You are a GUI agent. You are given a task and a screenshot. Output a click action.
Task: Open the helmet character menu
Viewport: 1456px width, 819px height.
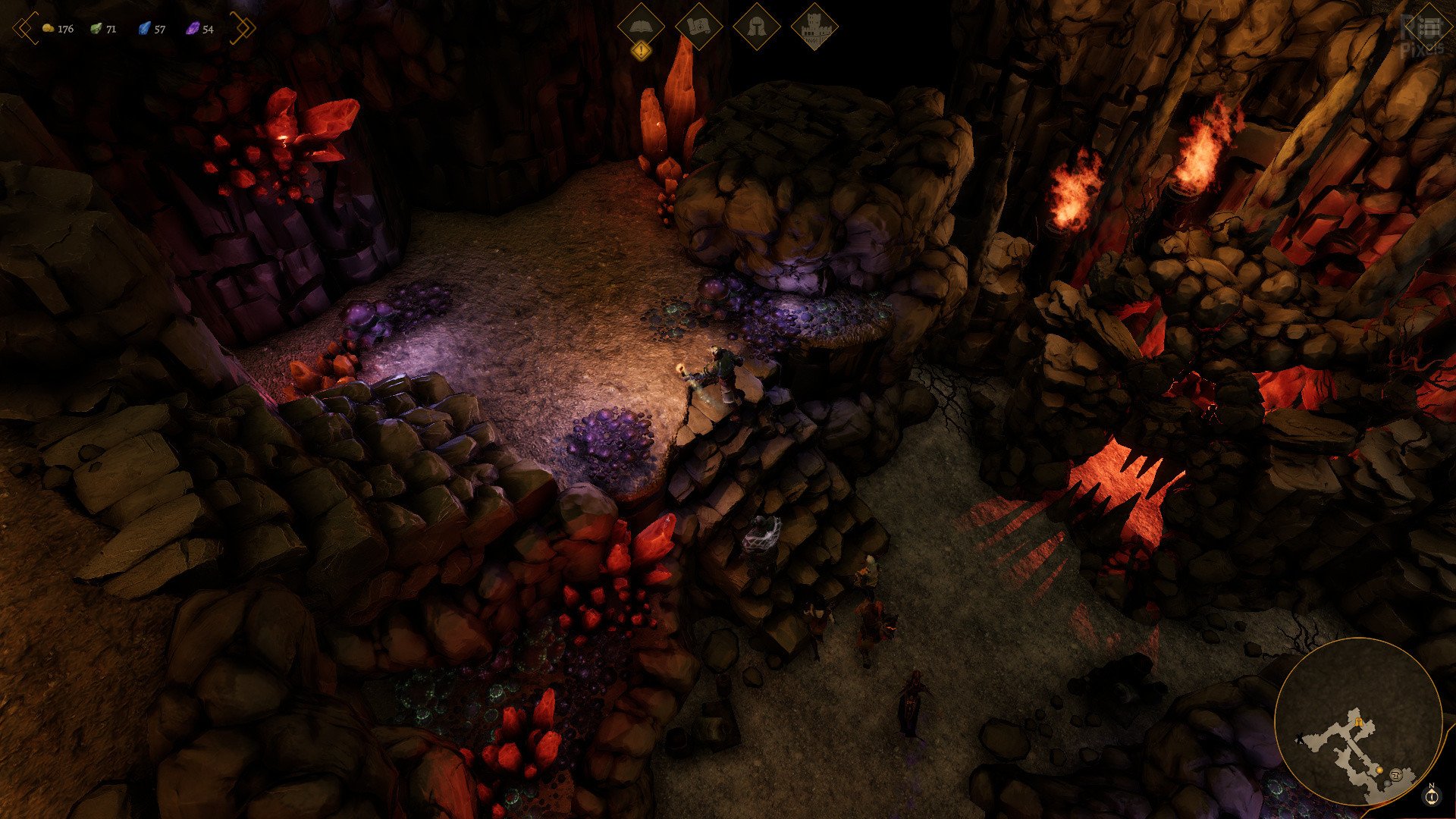[757, 27]
